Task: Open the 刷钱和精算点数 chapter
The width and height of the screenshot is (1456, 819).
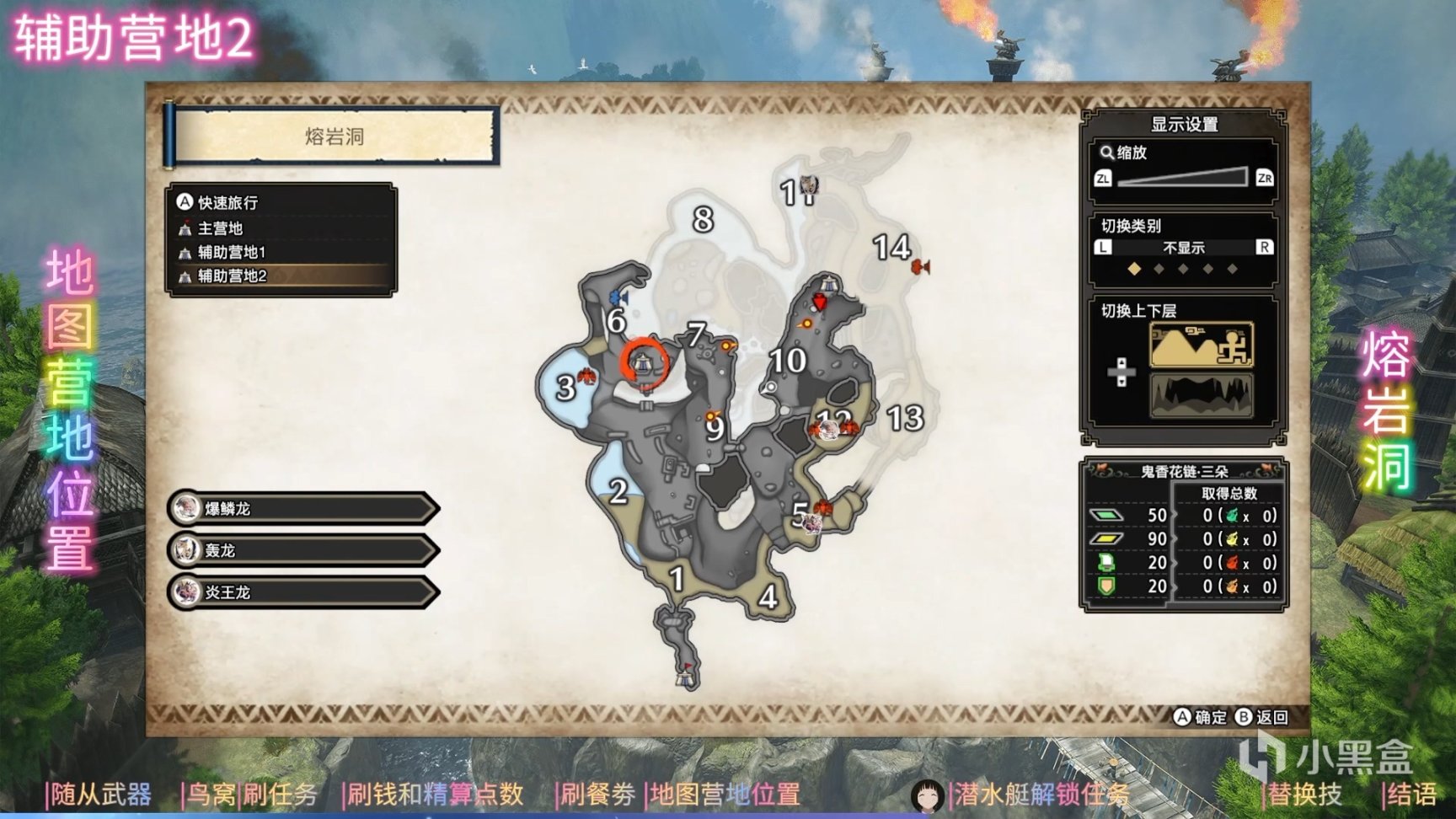Action: coord(435,794)
